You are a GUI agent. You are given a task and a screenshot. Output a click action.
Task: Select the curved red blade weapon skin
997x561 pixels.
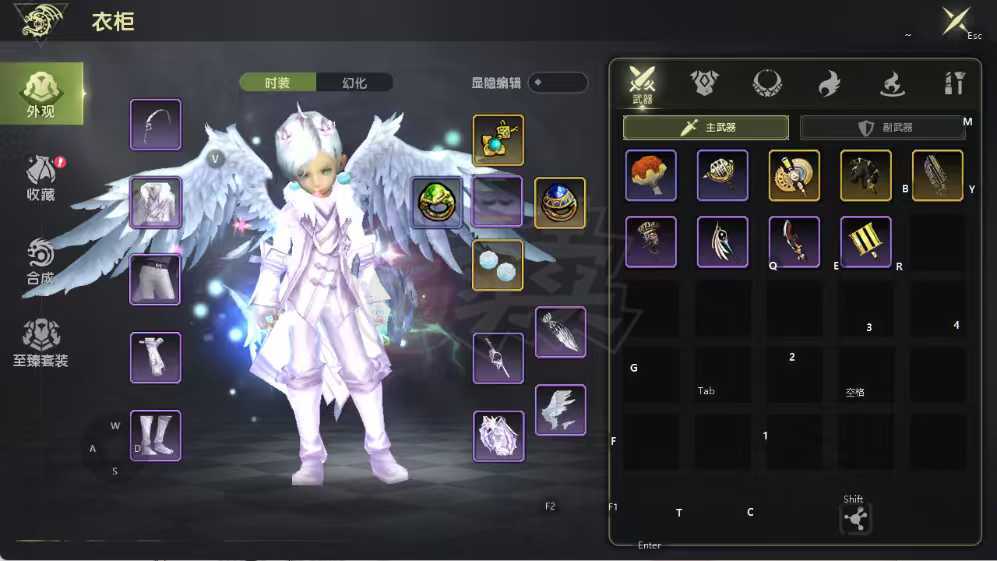[x=794, y=242]
